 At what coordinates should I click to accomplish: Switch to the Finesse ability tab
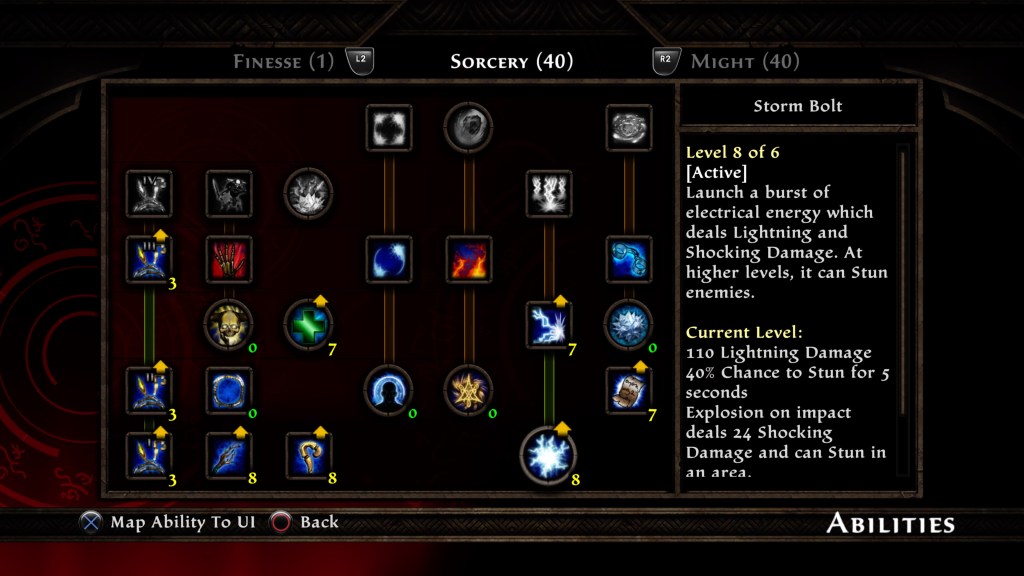(x=283, y=62)
